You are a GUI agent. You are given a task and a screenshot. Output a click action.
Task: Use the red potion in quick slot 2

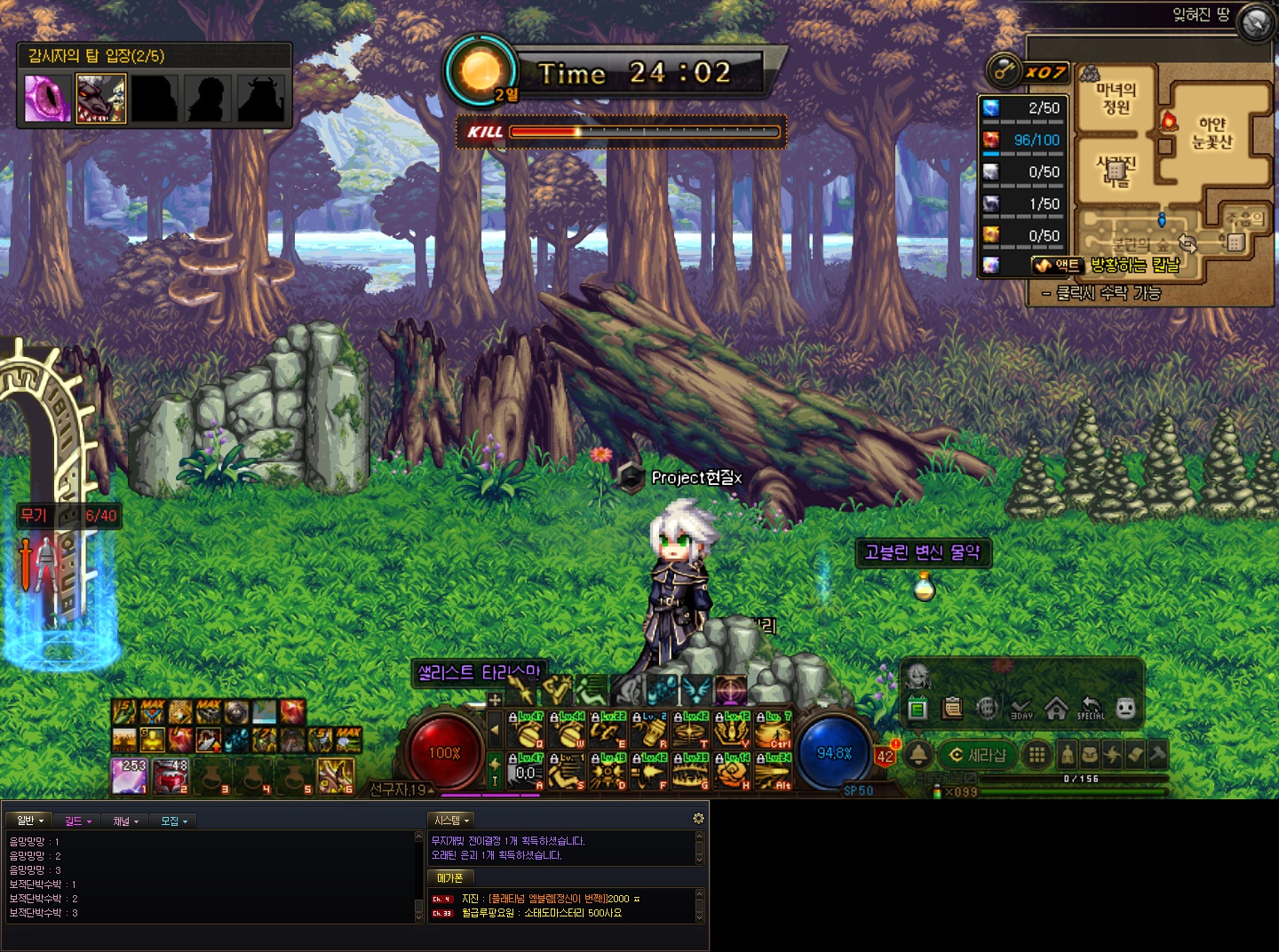(x=171, y=775)
